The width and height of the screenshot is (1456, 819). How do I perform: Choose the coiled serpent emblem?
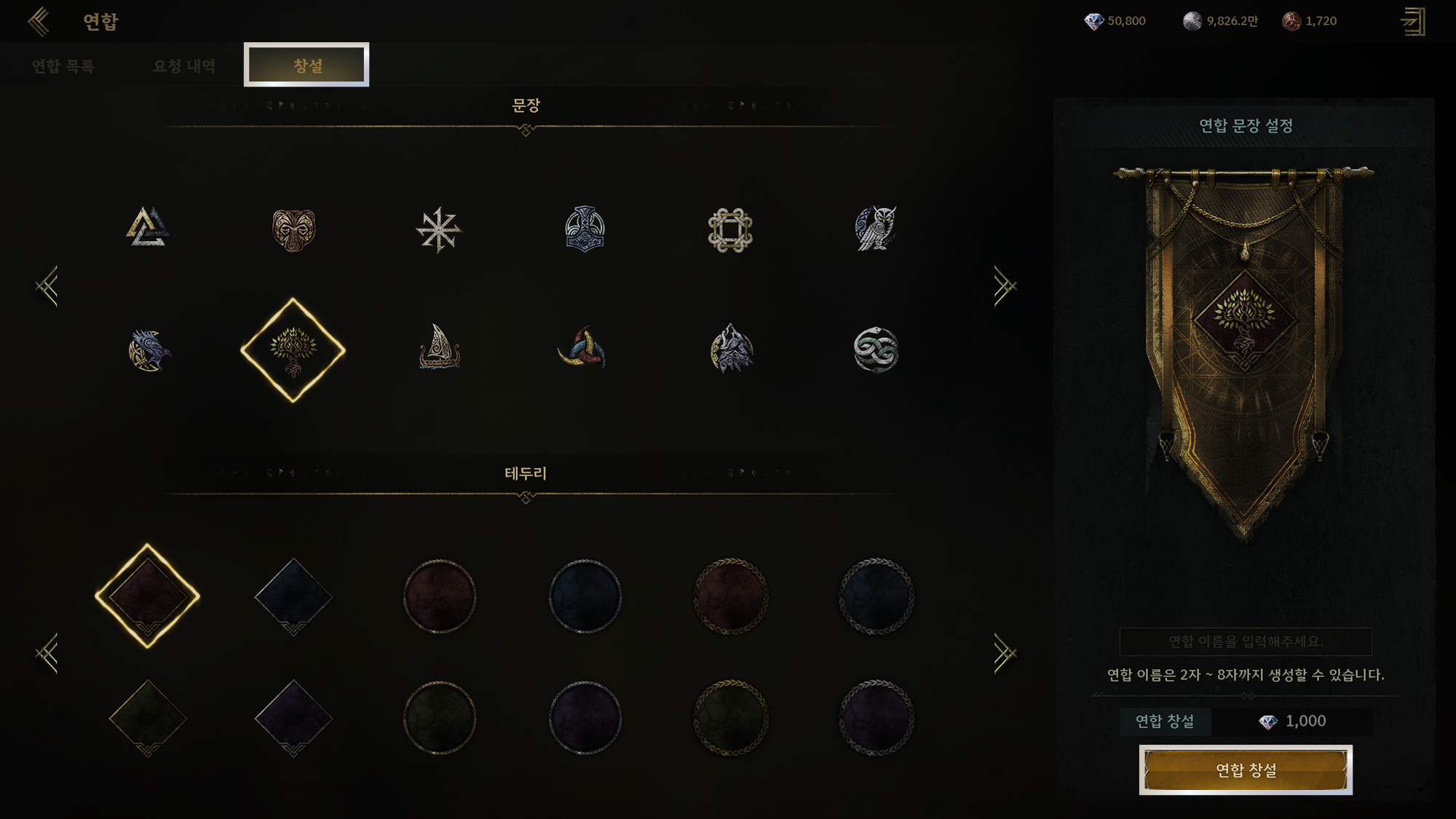point(876,349)
